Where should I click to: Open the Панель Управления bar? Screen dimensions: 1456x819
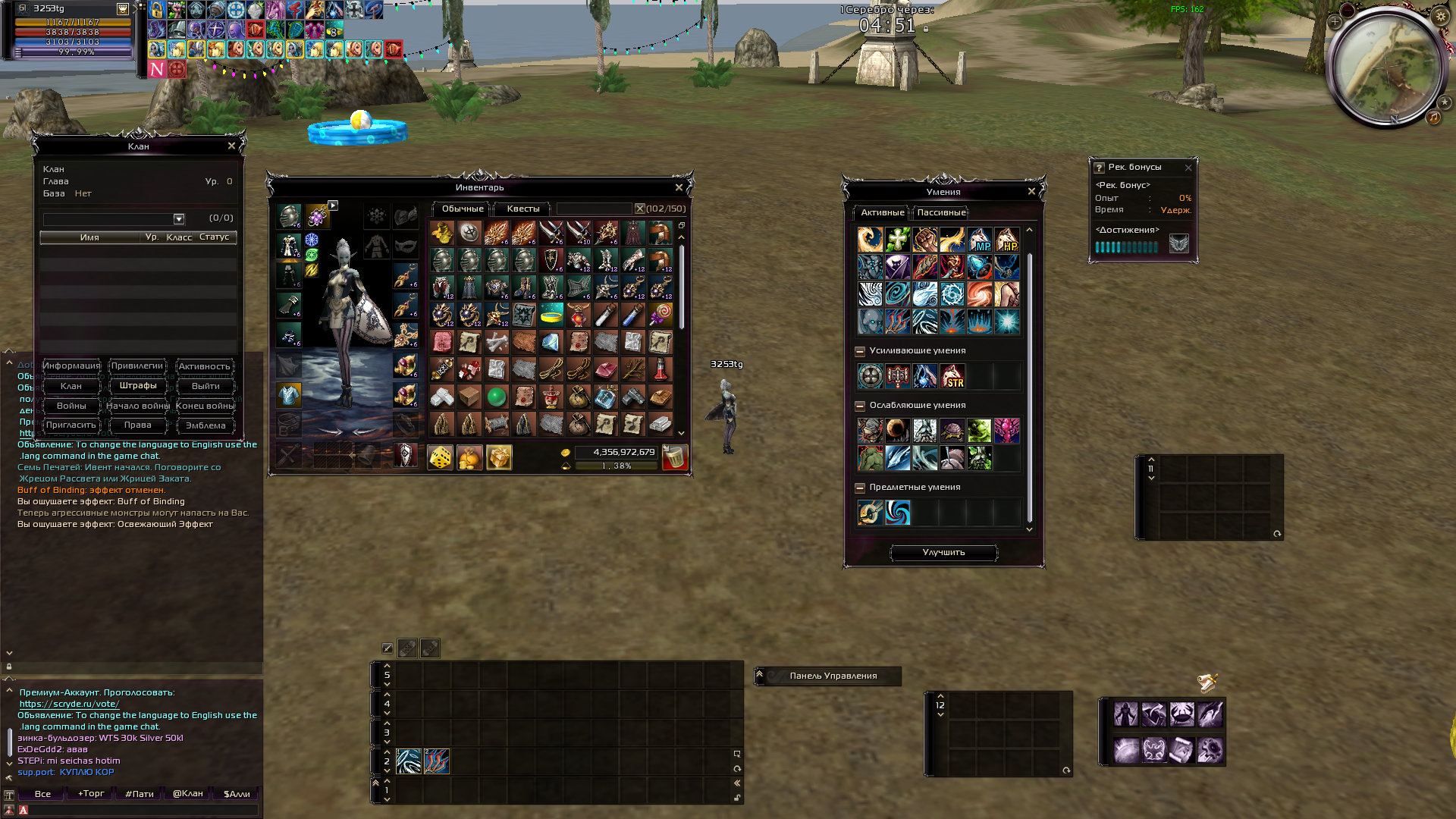833,676
